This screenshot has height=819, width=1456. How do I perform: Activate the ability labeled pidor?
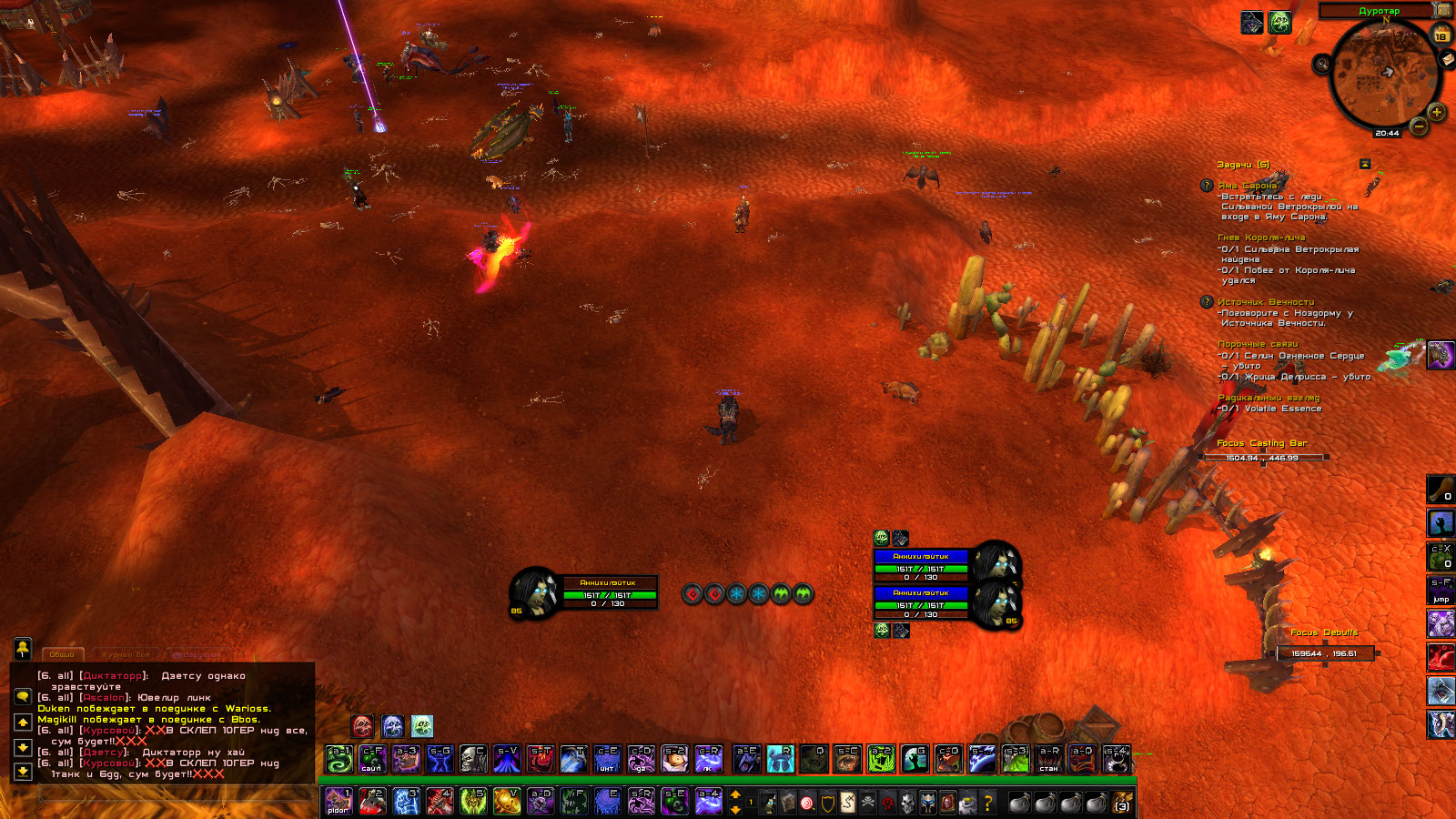(x=338, y=802)
